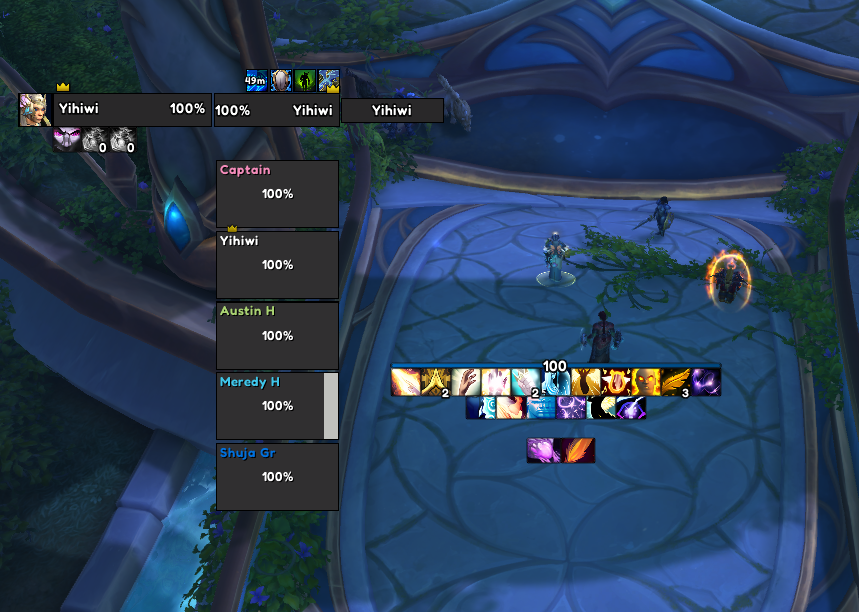Cast the fiery ring ability
This screenshot has height=612, width=859.
point(615,382)
